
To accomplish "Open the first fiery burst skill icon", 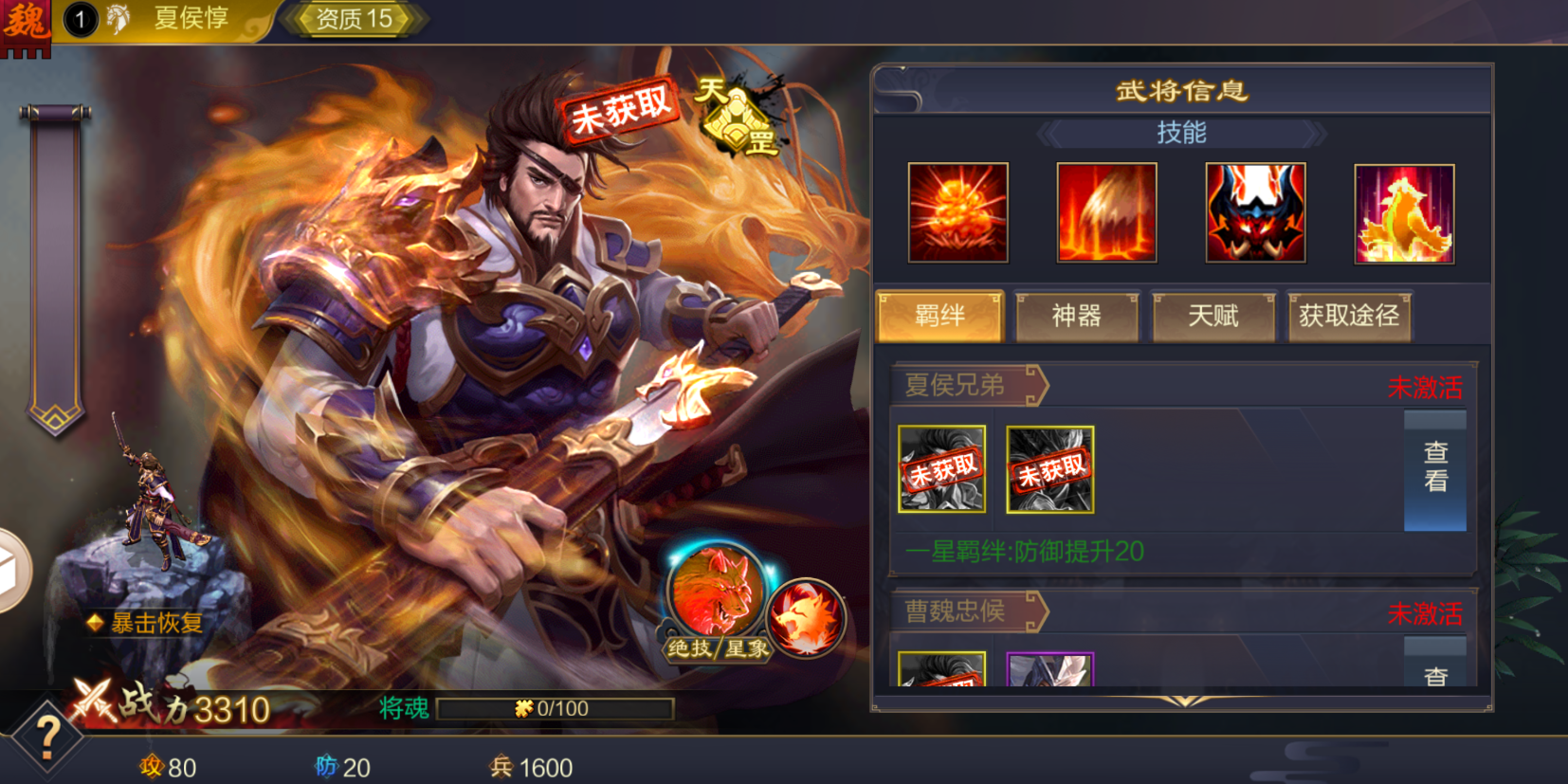I will click(x=957, y=212).
